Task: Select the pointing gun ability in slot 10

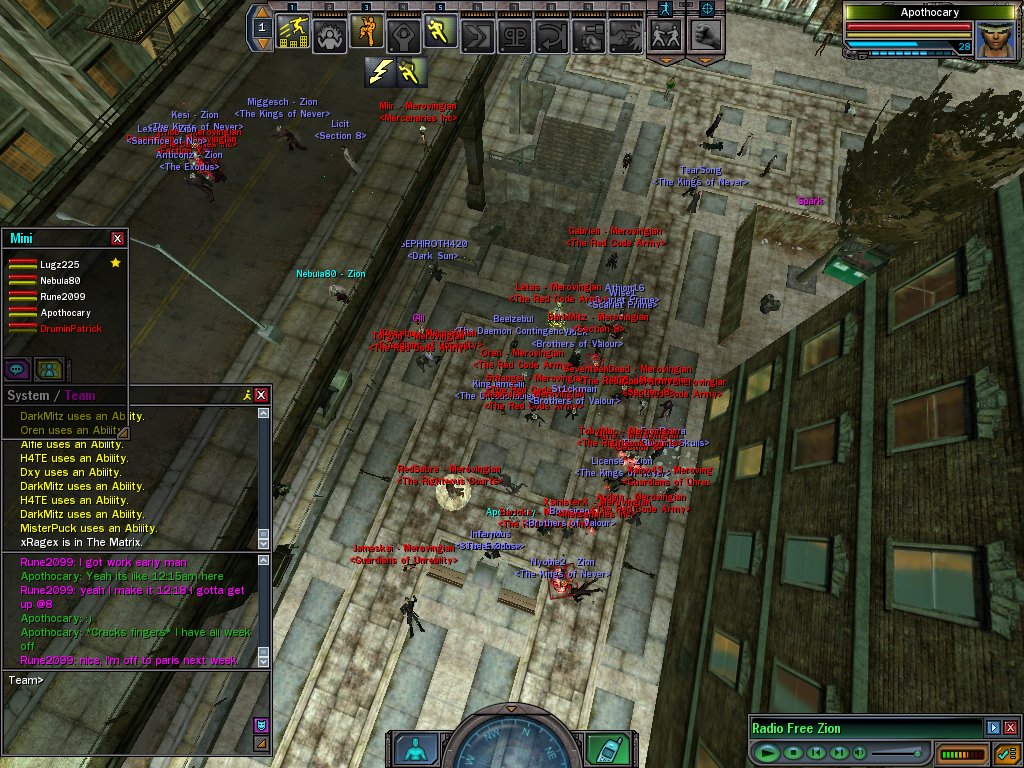Action: 624,35
